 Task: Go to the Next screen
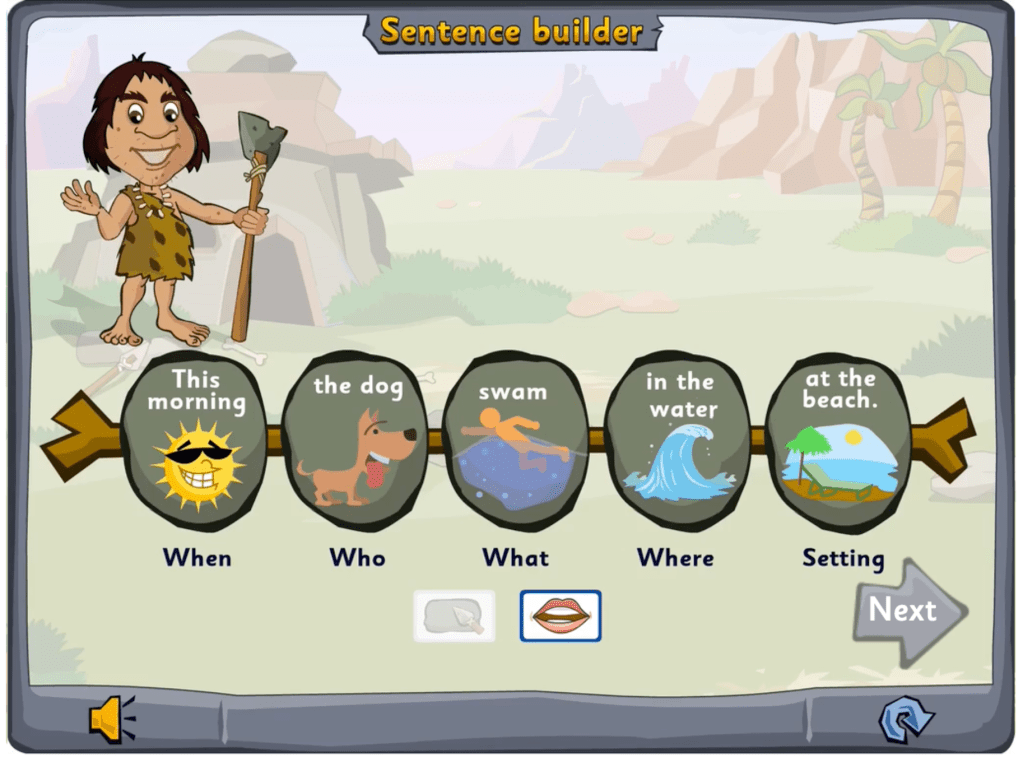coord(906,611)
